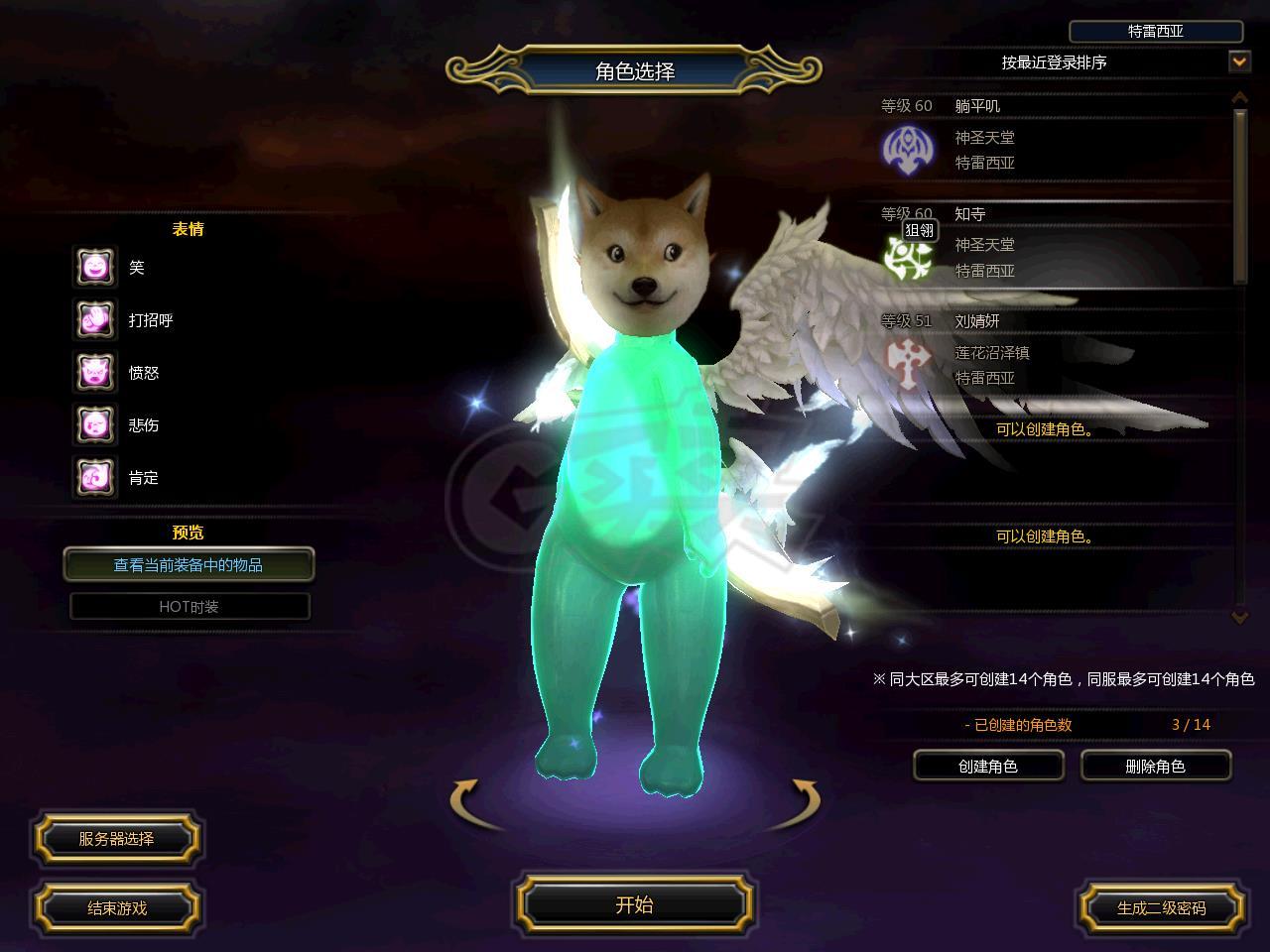Click 查看当前装备中的物品 preview button
This screenshot has height=952, width=1270.
(189, 565)
